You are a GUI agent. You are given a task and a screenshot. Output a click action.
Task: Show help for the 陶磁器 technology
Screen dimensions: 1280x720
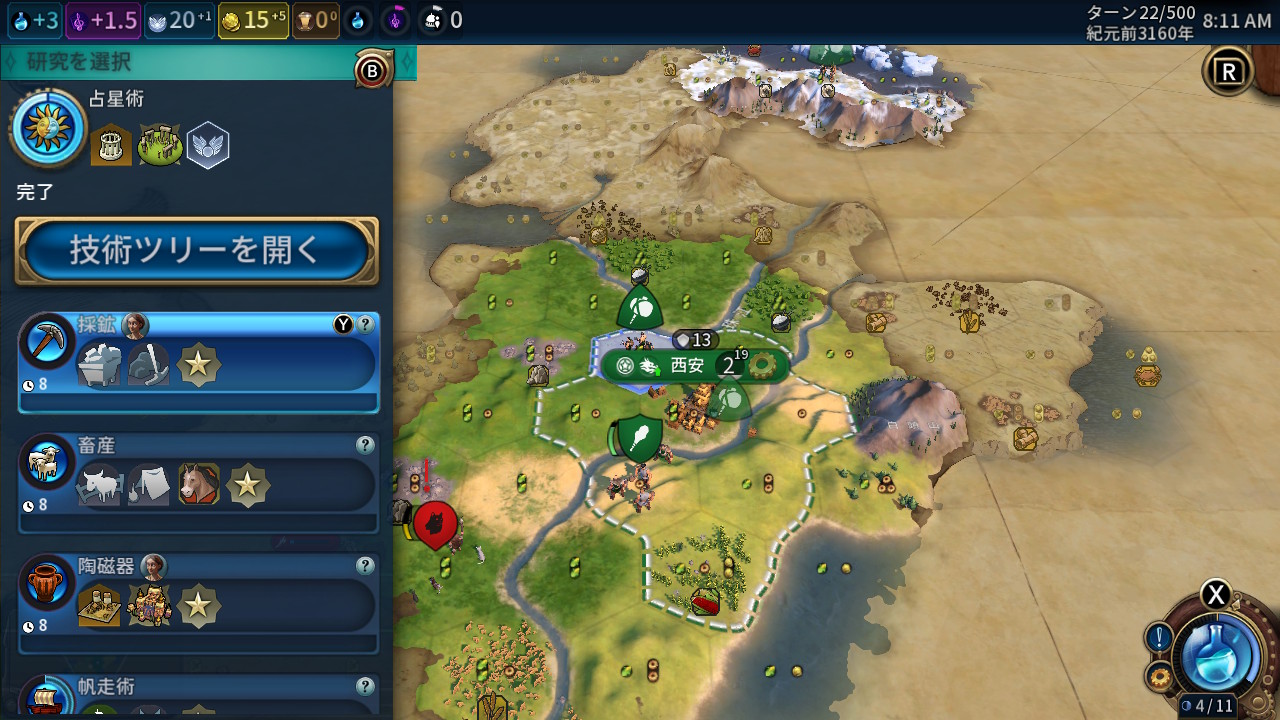[366, 566]
